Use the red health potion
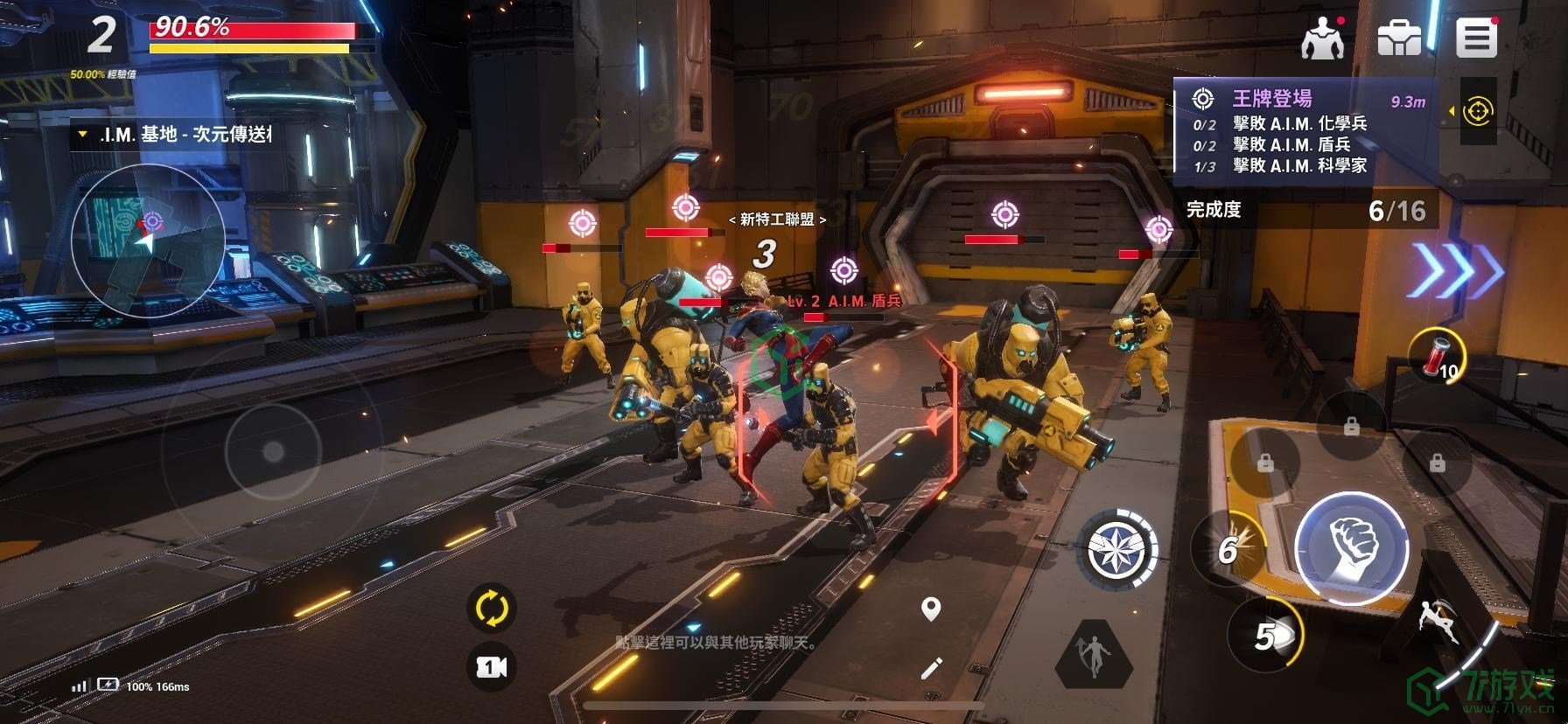Screen dimensions: 1568x724 pos(1437,356)
